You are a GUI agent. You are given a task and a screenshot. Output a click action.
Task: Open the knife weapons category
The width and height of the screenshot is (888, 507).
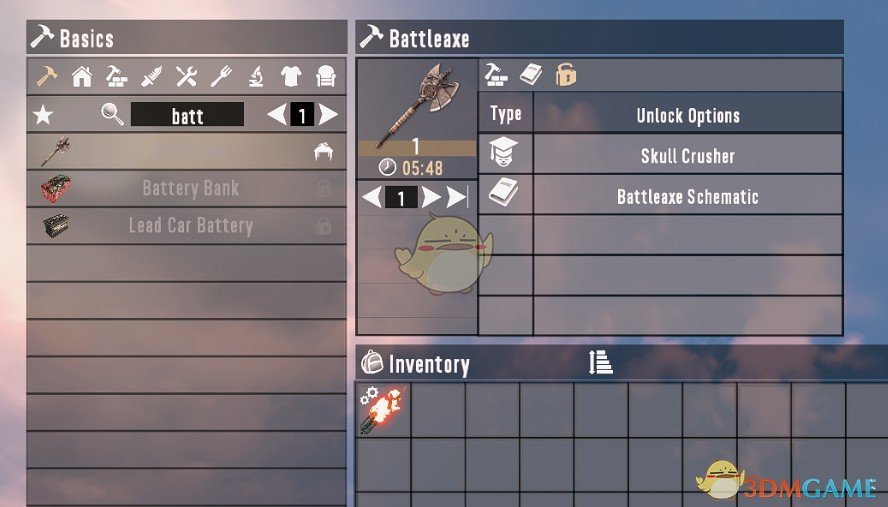151,76
